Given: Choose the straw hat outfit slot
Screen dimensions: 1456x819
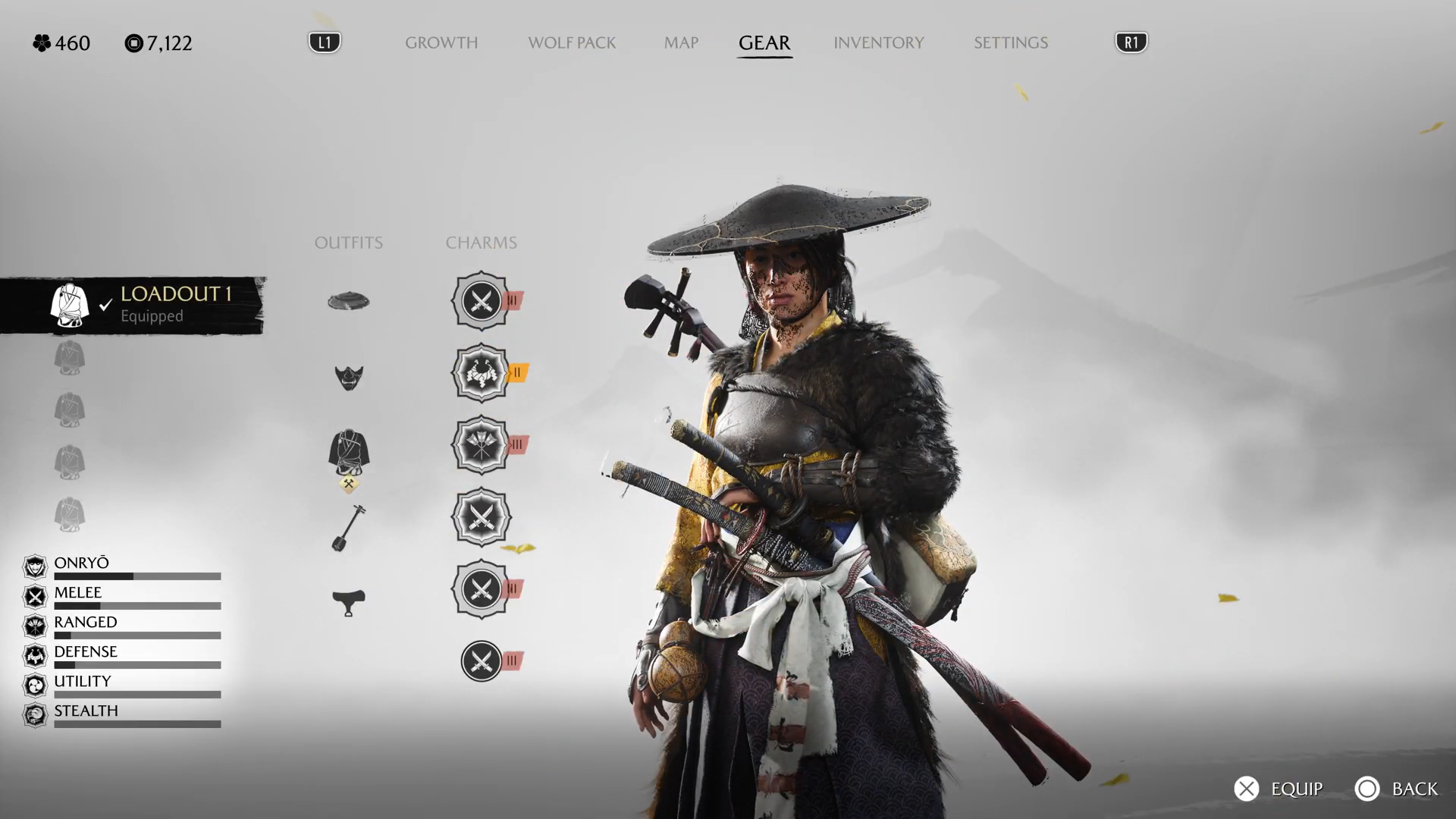Looking at the screenshot, I should pos(349,301).
